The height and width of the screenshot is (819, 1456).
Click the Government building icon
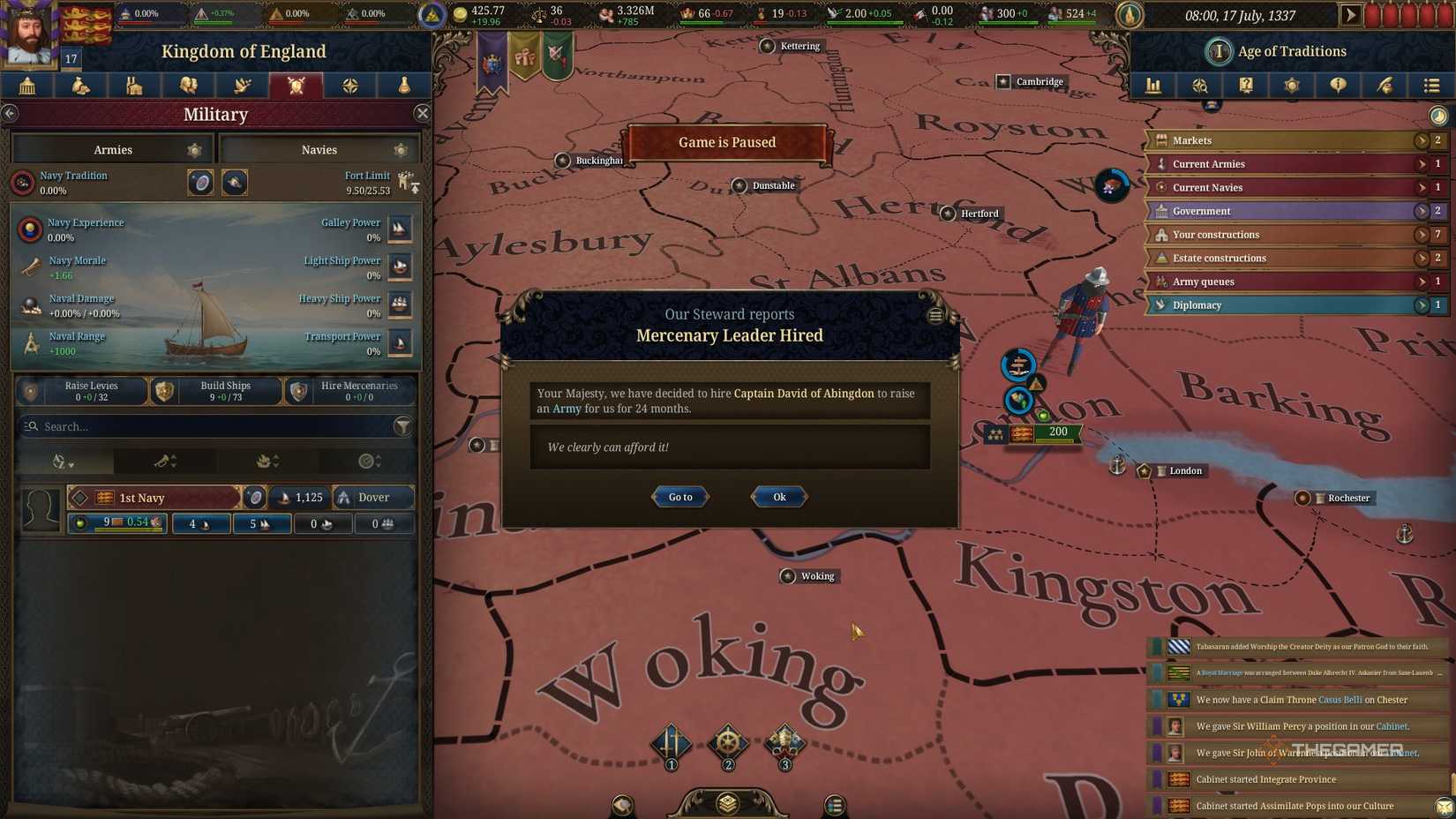(x=26, y=86)
